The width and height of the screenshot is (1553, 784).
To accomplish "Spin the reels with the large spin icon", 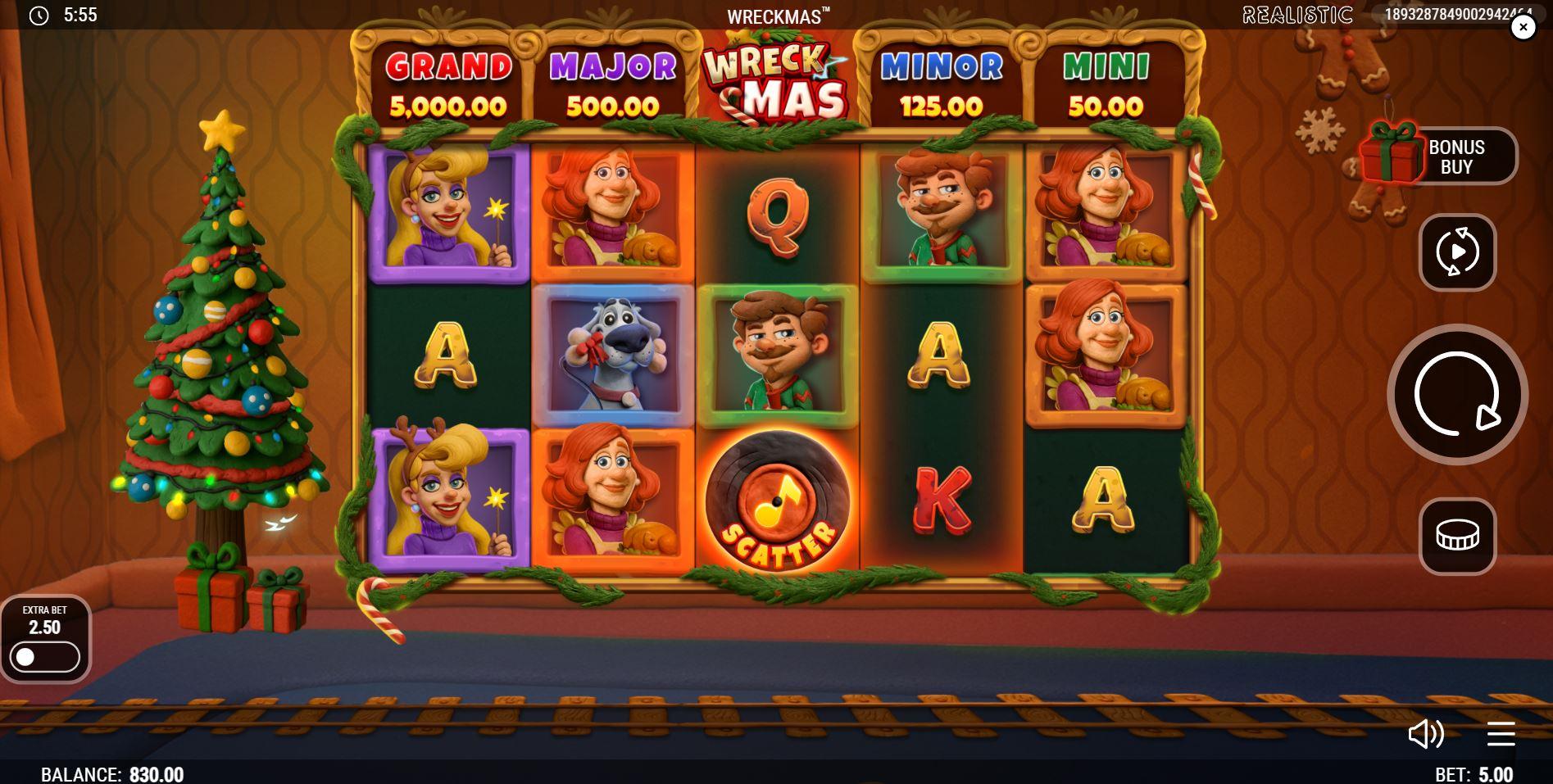I will point(1457,394).
